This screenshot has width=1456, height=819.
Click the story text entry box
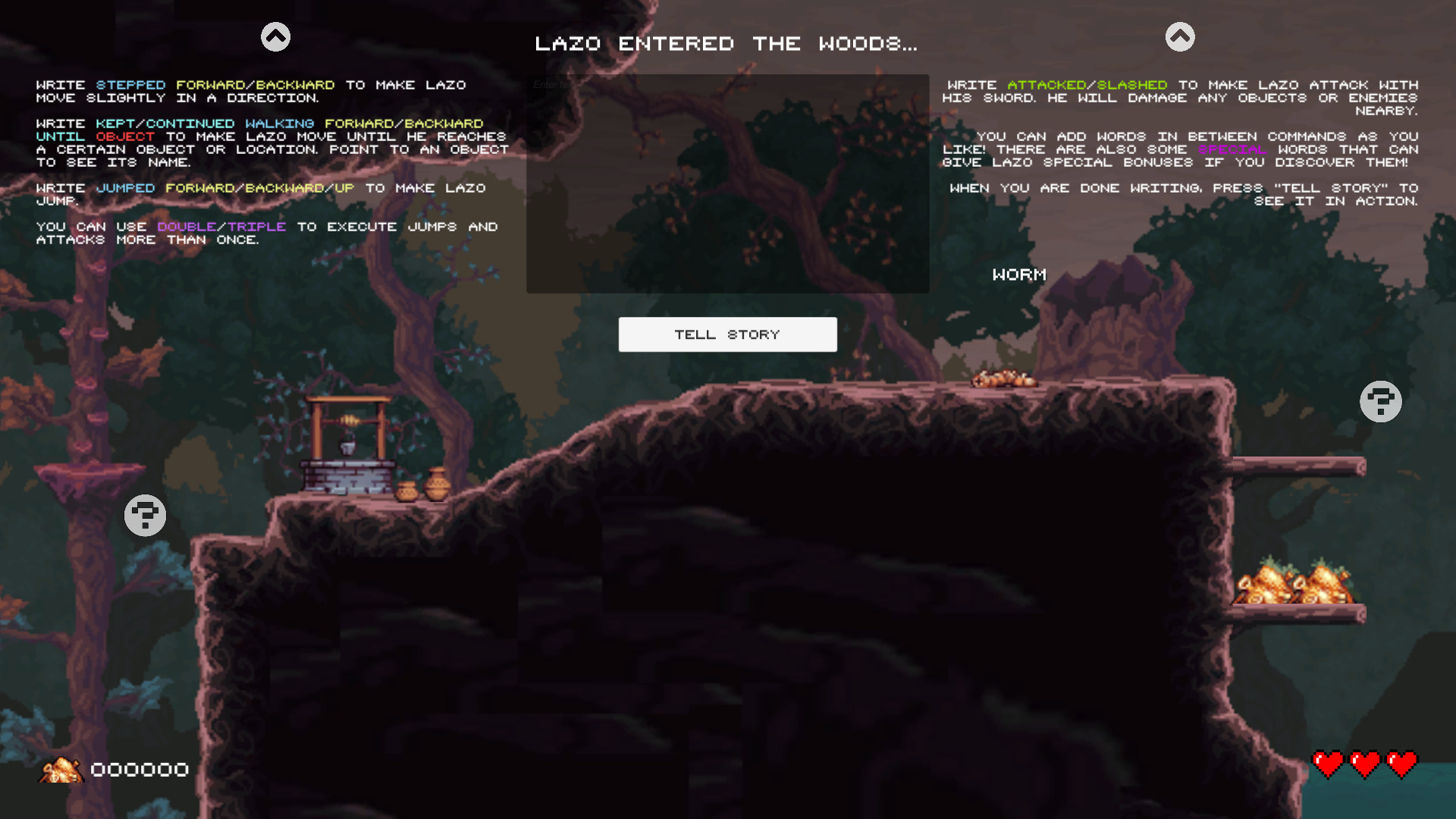click(727, 182)
